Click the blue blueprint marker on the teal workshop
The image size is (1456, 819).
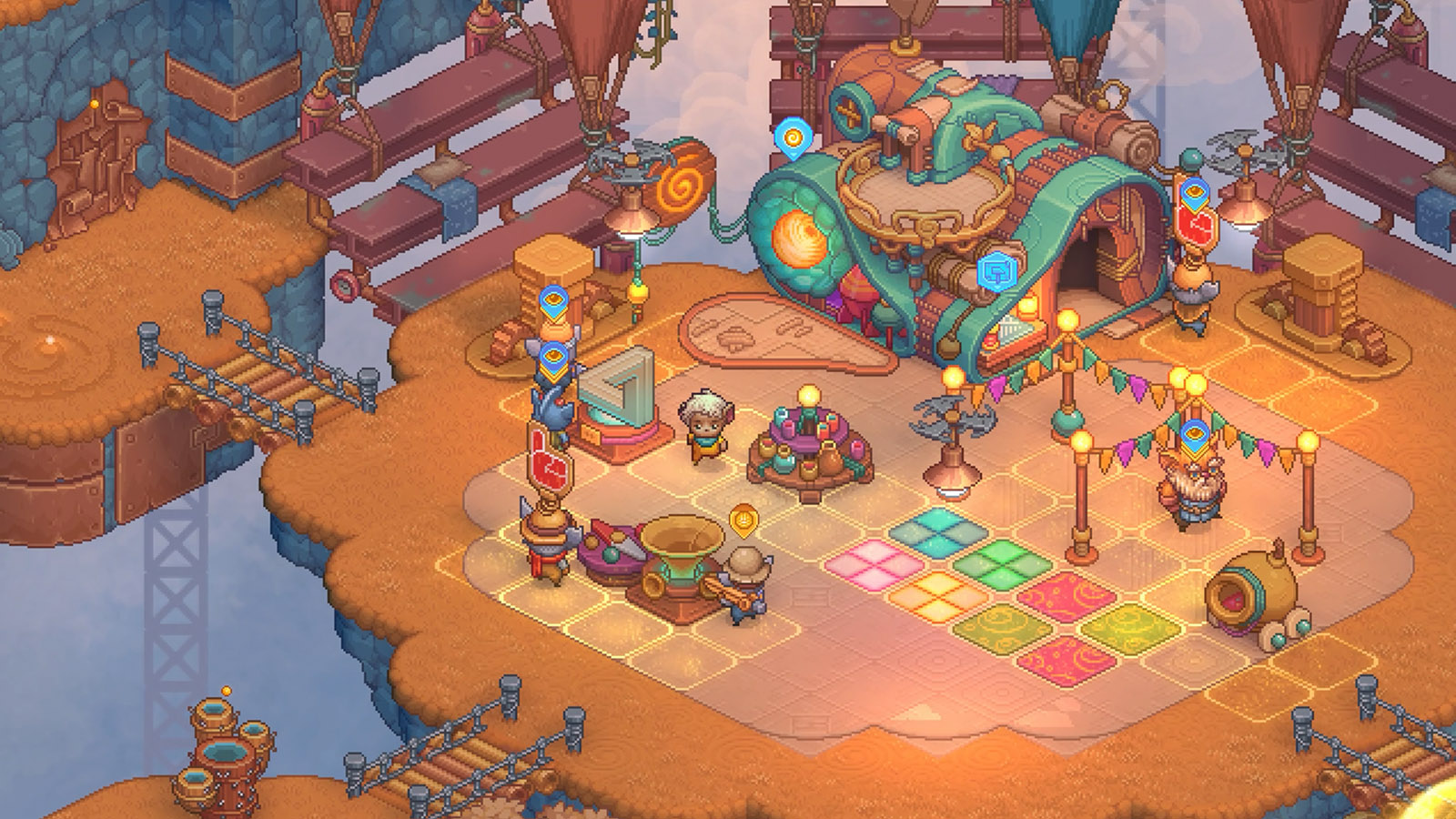pyautogui.click(x=995, y=269)
